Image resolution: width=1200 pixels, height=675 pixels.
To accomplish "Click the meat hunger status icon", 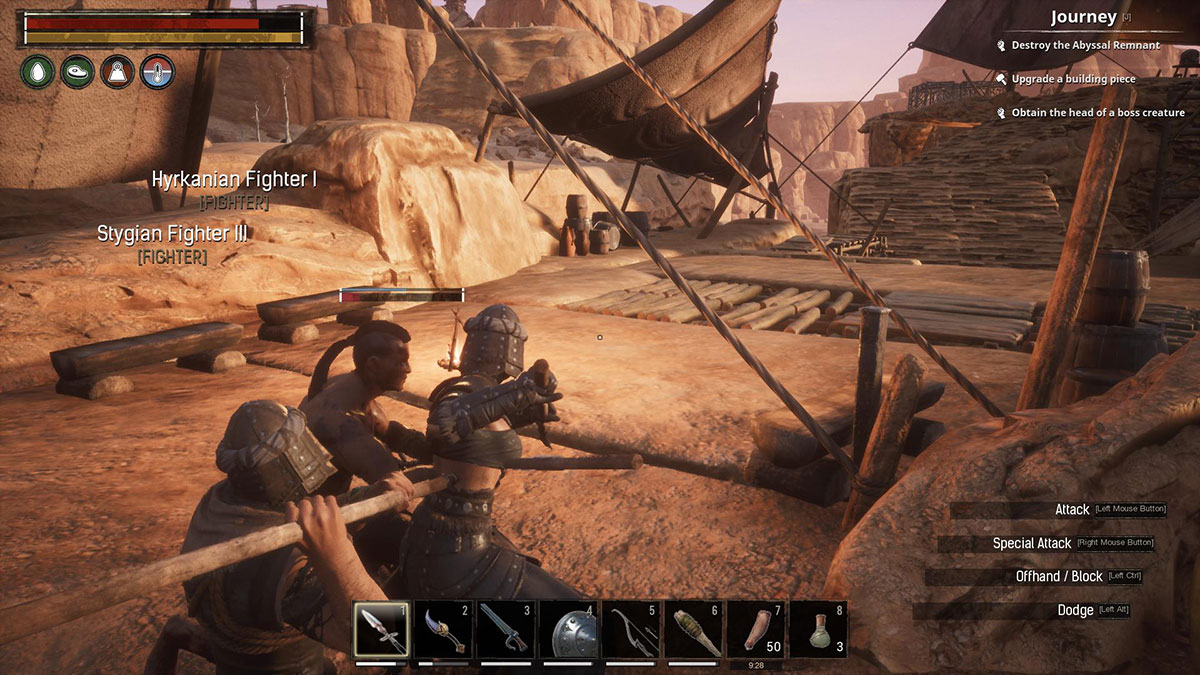I will coord(78,72).
